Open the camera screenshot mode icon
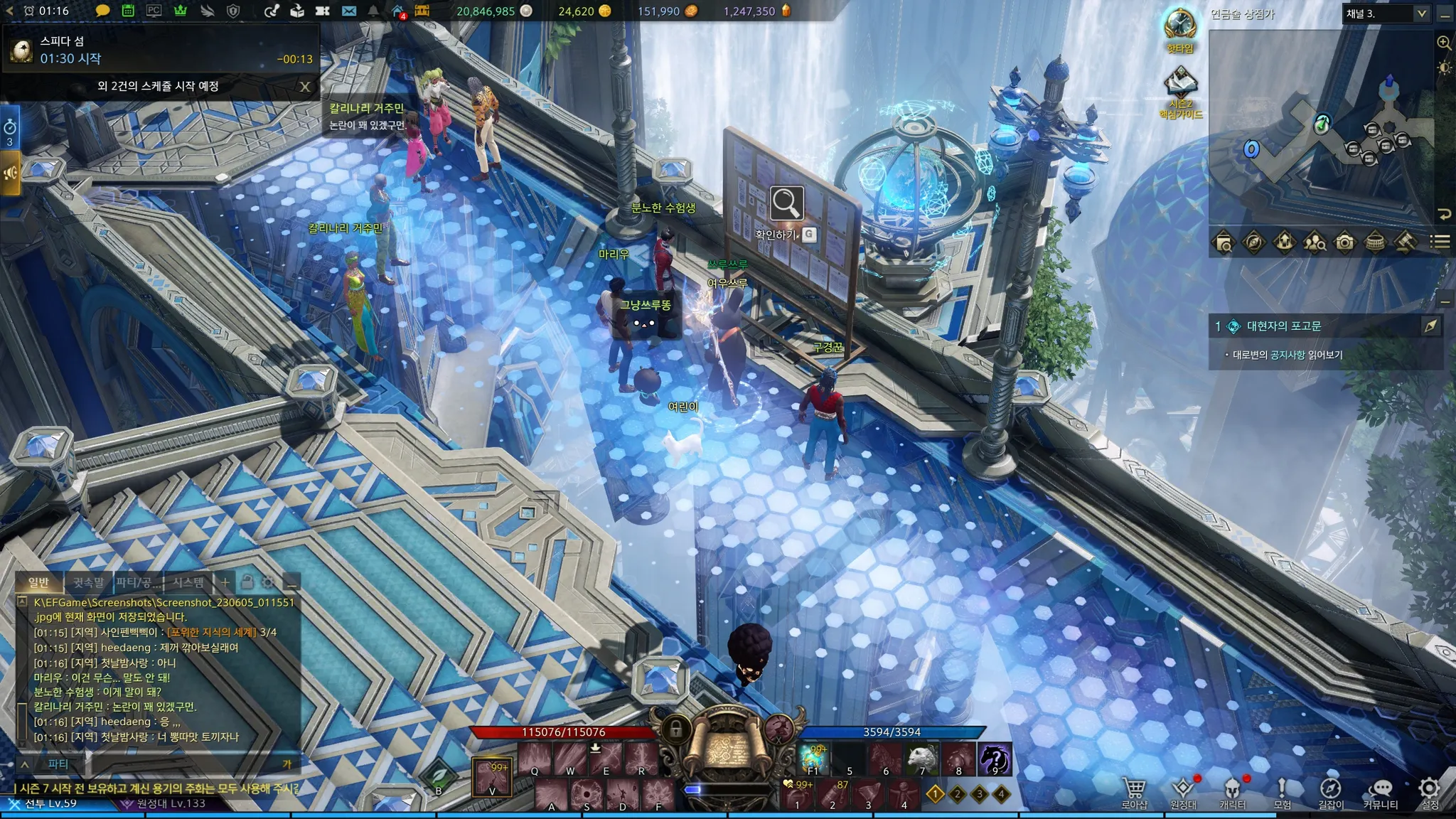The height and width of the screenshot is (819, 1456). pos(1344,242)
